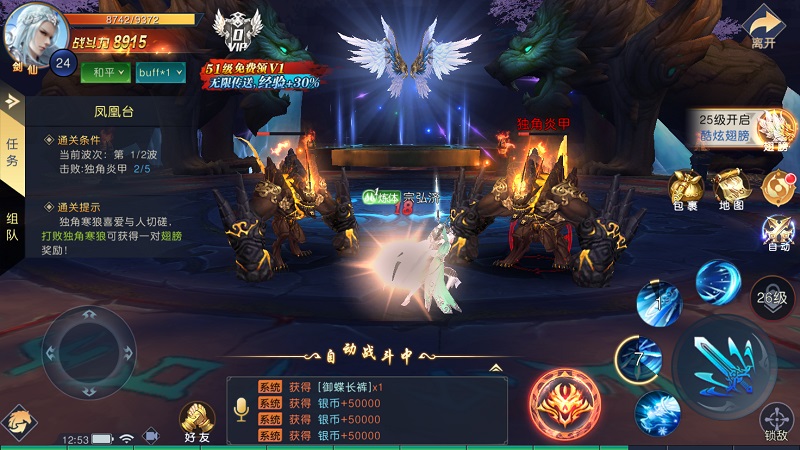This screenshot has width=800, height=450.
Task: Expand the buff*1 dropdown
Action: coord(160,72)
